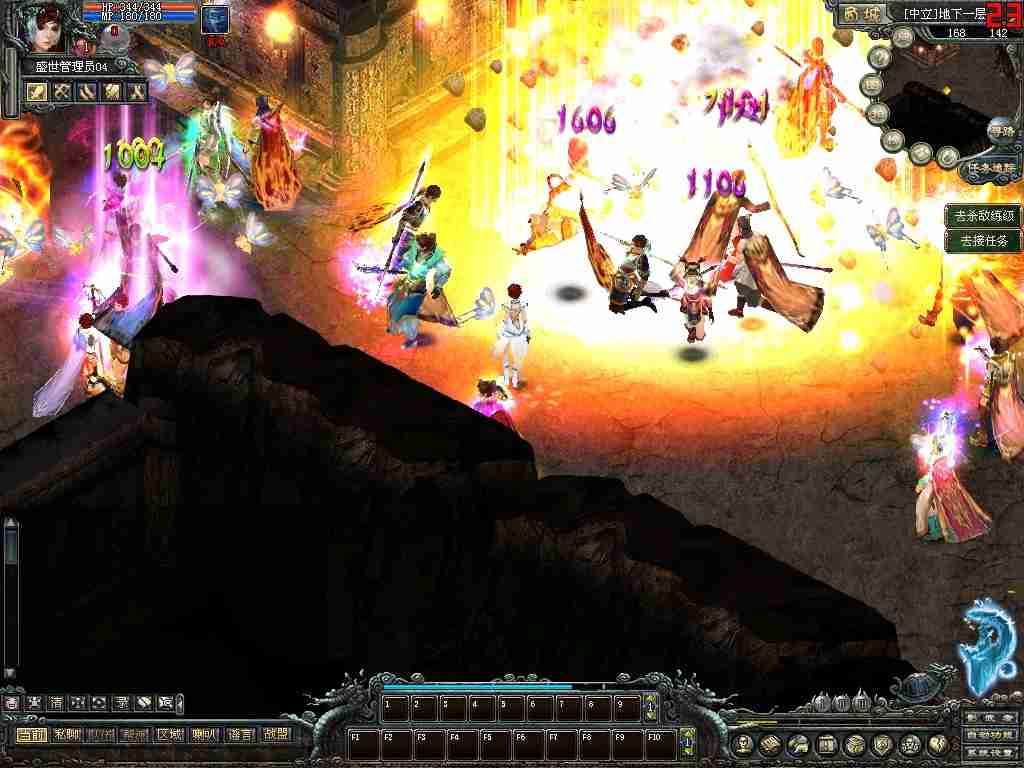Switch to 当前 chat tab
Screen dimensions: 1024x768
point(31,735)
